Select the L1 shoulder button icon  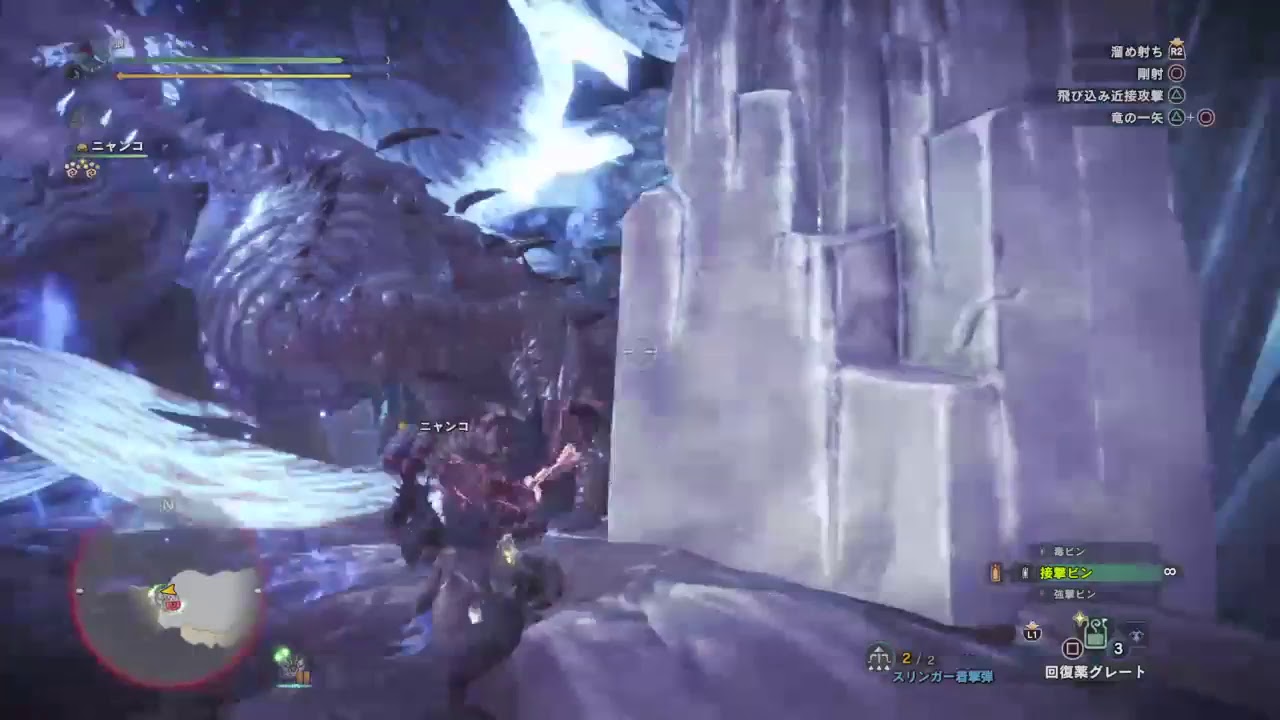click(1032, 635)
